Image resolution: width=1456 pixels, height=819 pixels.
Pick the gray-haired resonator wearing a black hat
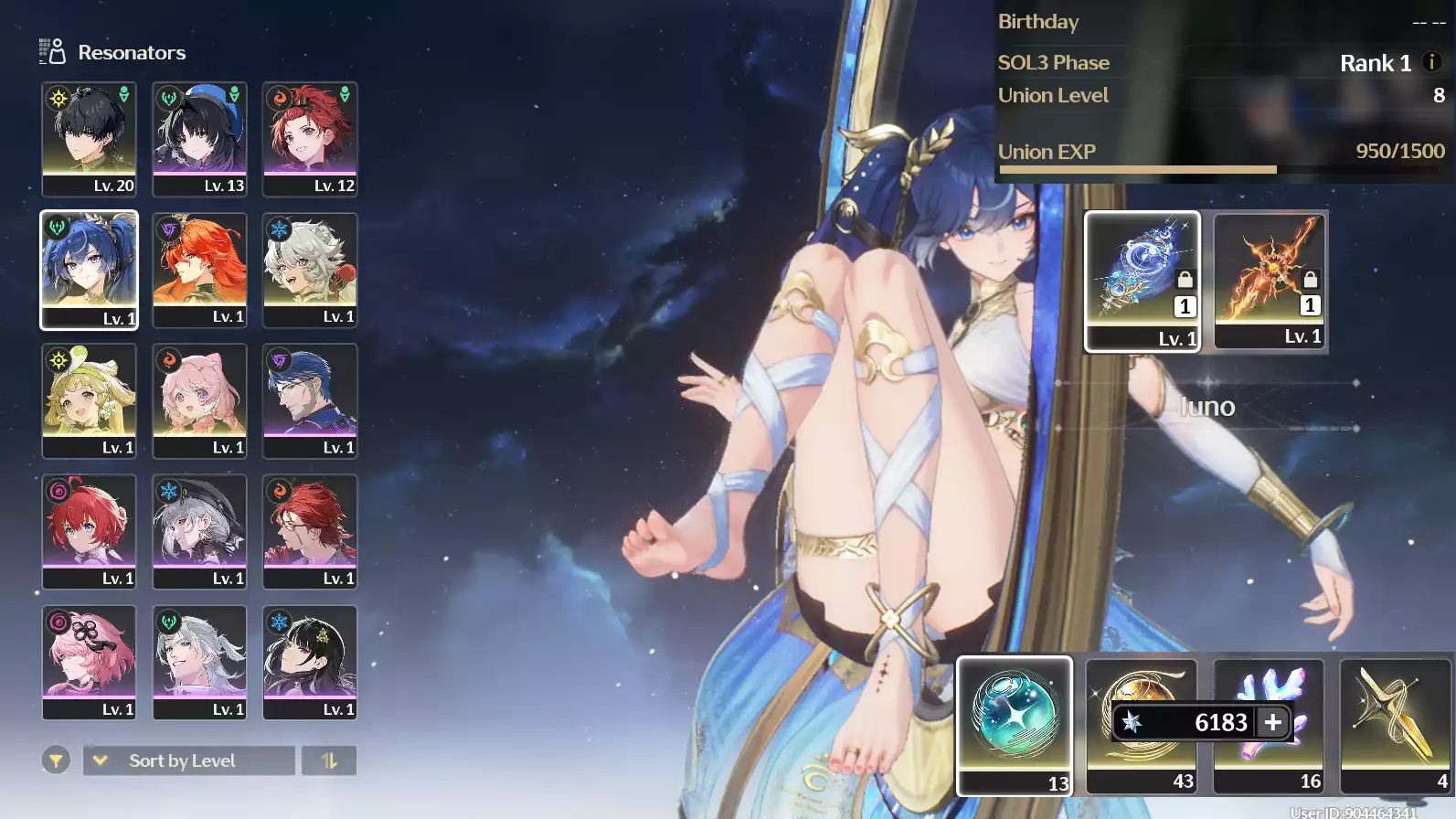pos(199,531)
